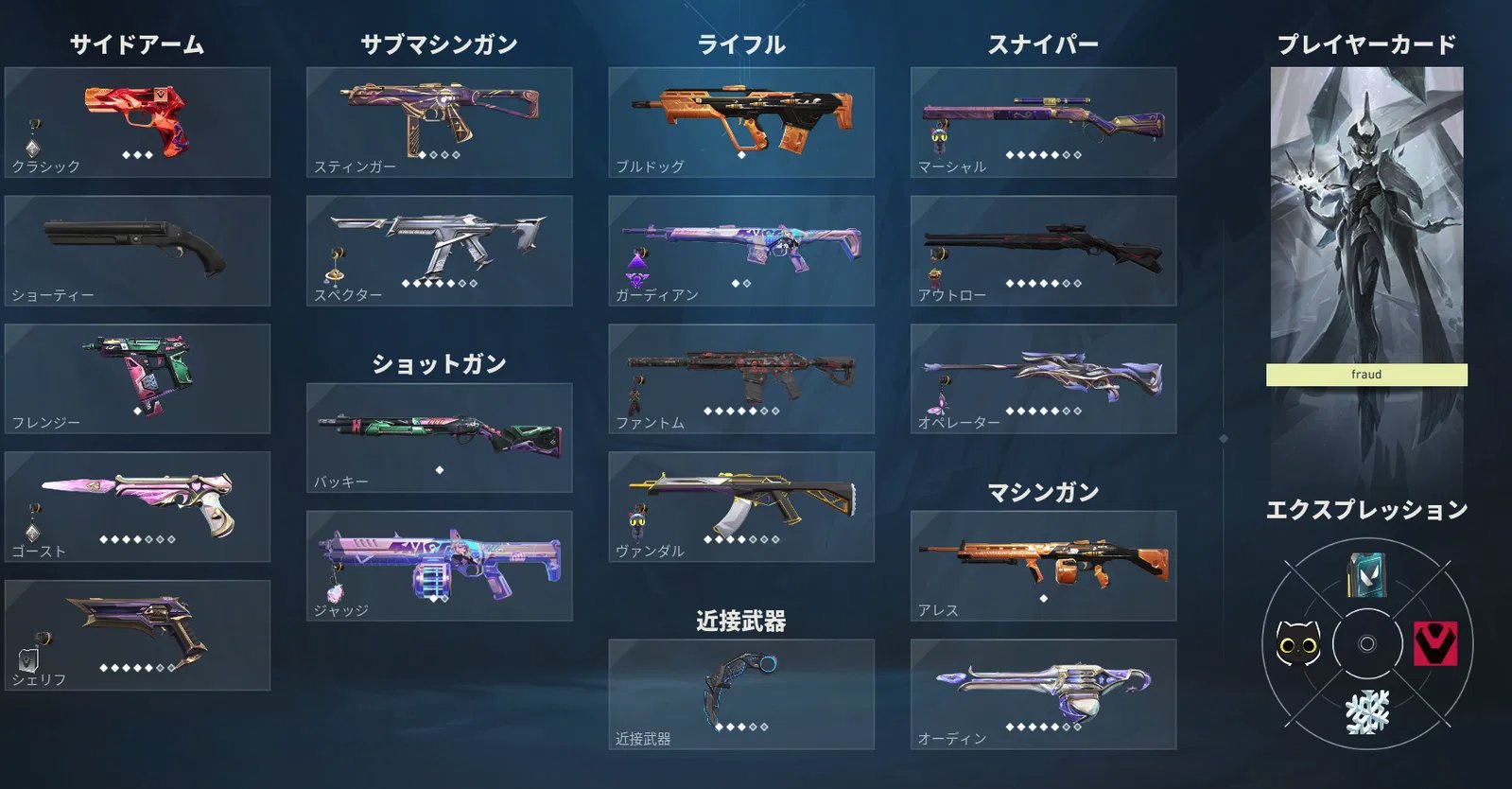Open the ショーティー weapon slot

(137, 251)
